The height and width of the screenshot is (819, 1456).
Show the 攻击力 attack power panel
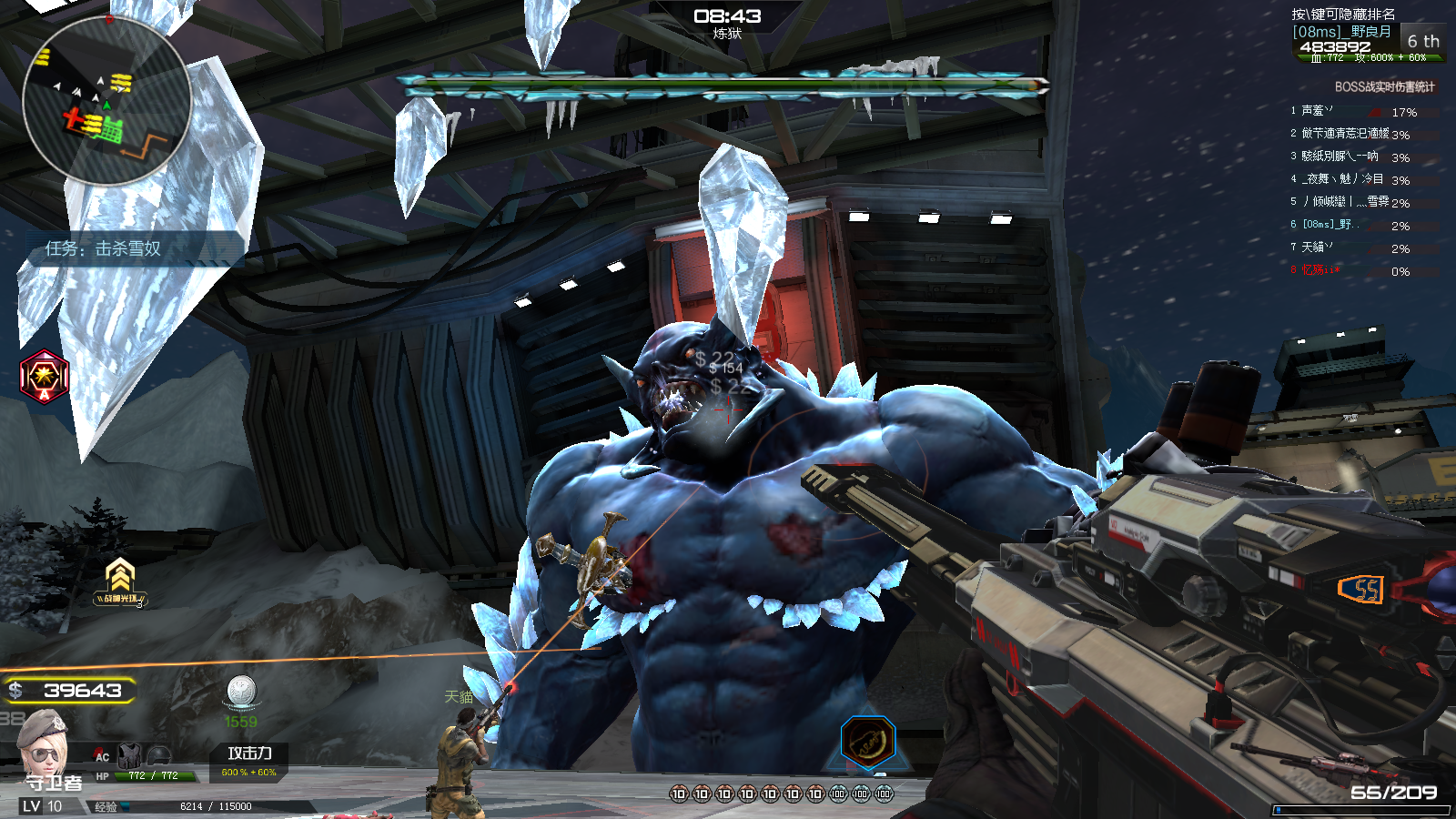[x=249, y=761]
